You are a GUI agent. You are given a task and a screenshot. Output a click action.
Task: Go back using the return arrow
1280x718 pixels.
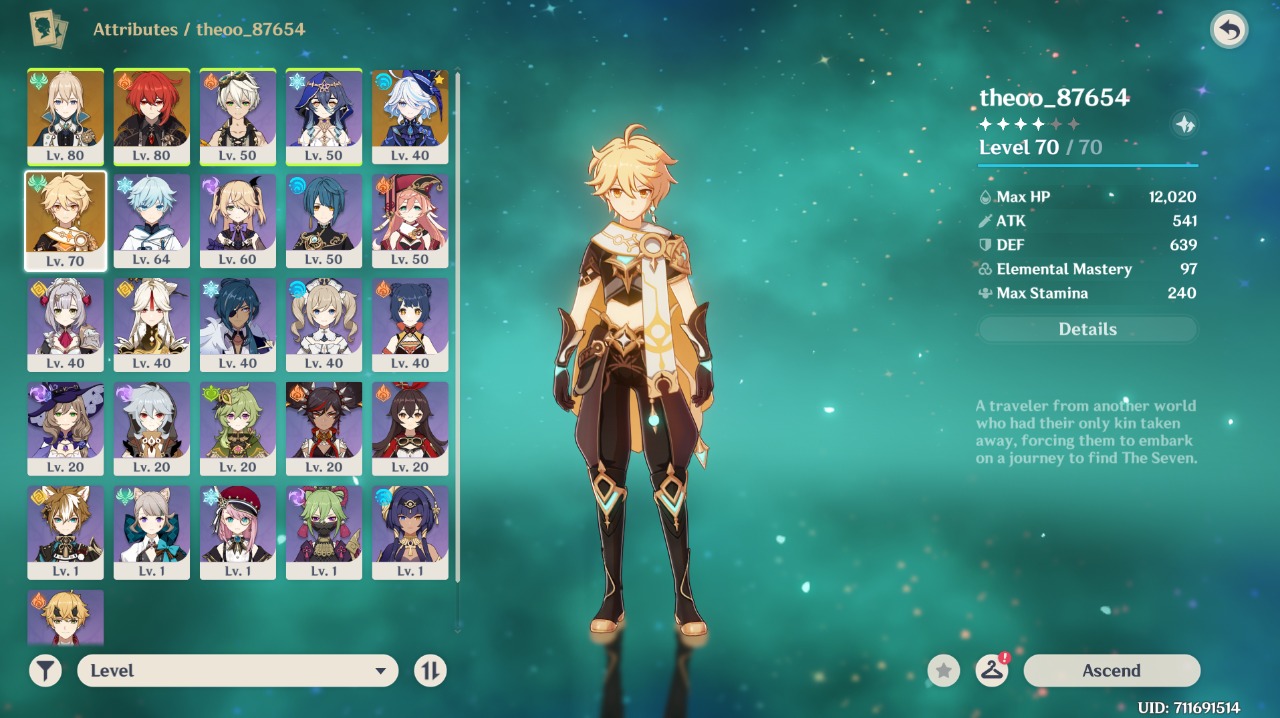(x=1229, y=30)
